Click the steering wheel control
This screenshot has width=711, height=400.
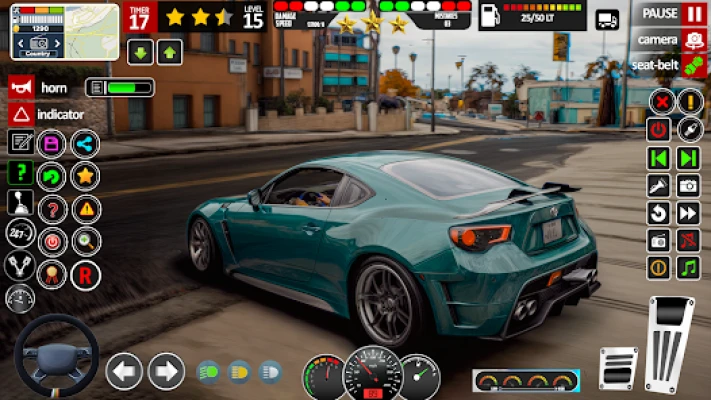pyautogui.click(x=56, y=358)
